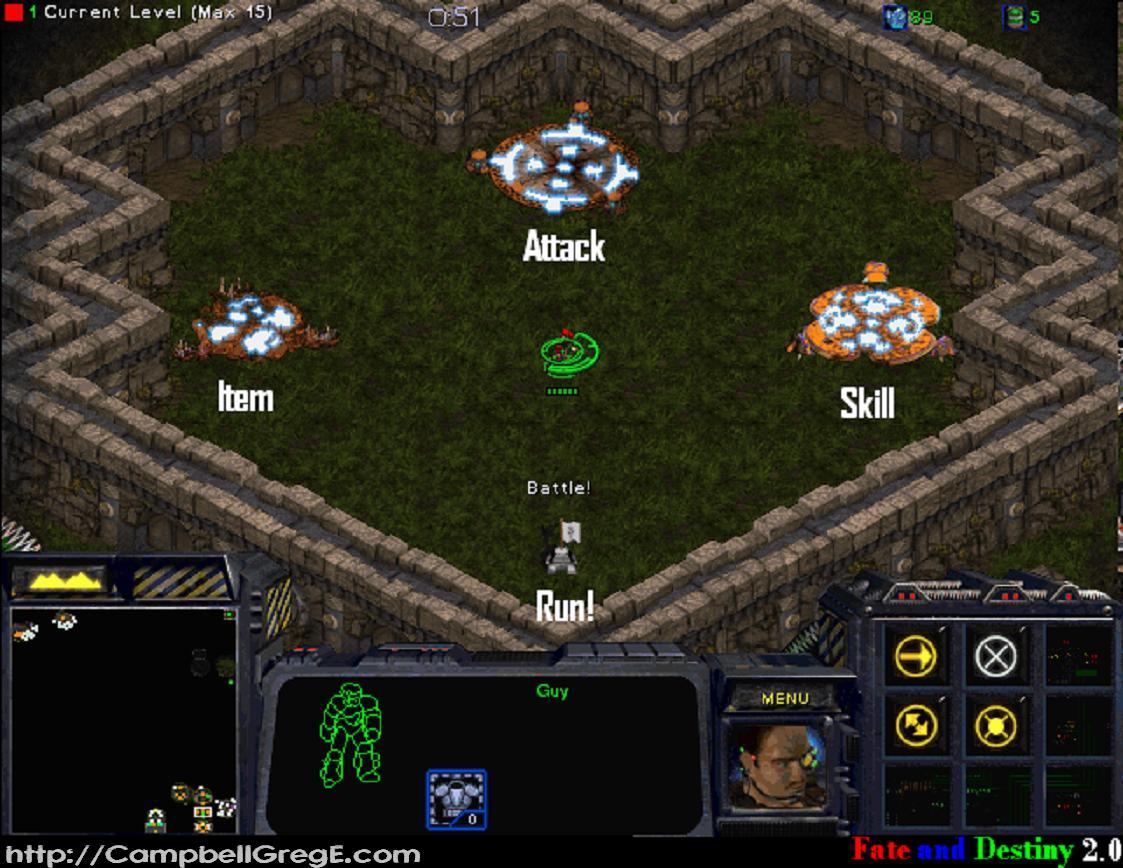Select the armor upgrade icon

pyautogui.click(x=456, y=798)
